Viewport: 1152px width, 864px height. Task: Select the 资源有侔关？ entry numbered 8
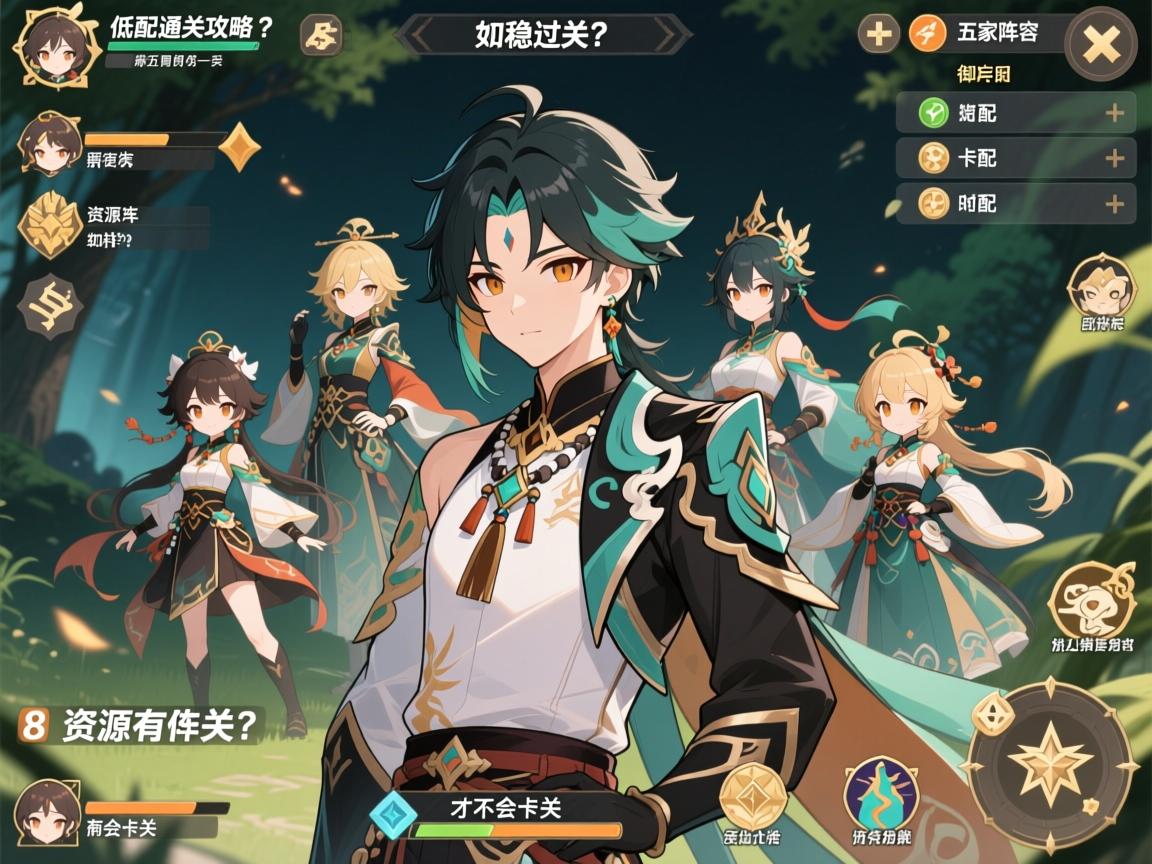pyautogui.click(x=140, y=724)
